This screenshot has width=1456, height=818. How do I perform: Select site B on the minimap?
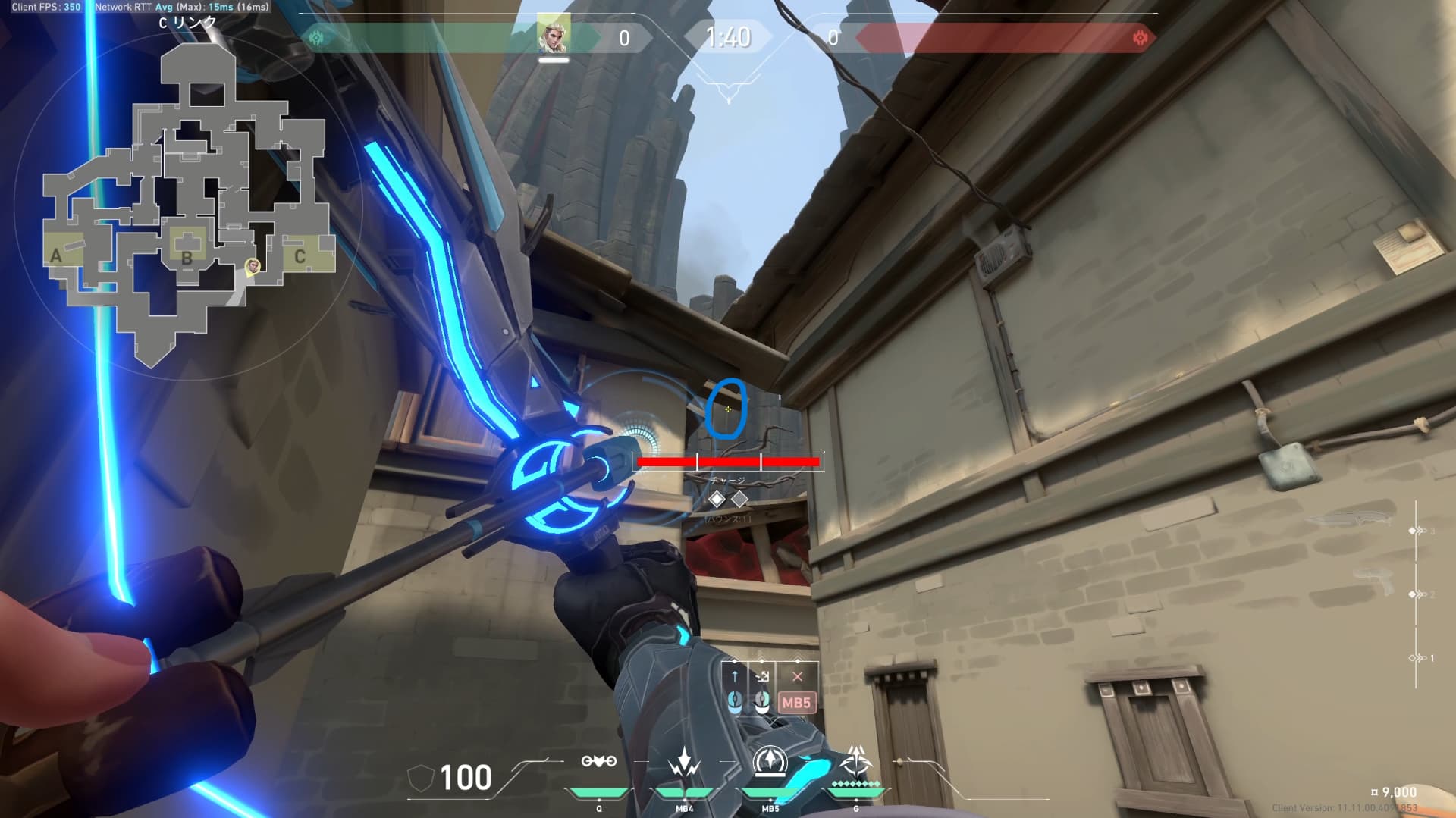coord(187,257)
